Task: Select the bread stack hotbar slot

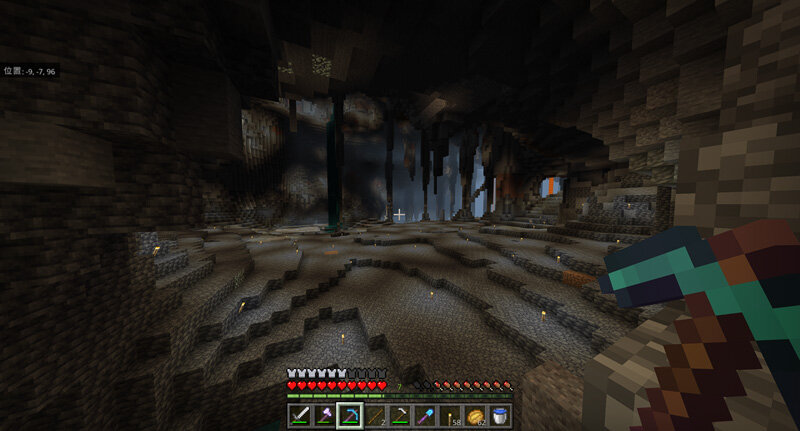Action: coord(475,414)
